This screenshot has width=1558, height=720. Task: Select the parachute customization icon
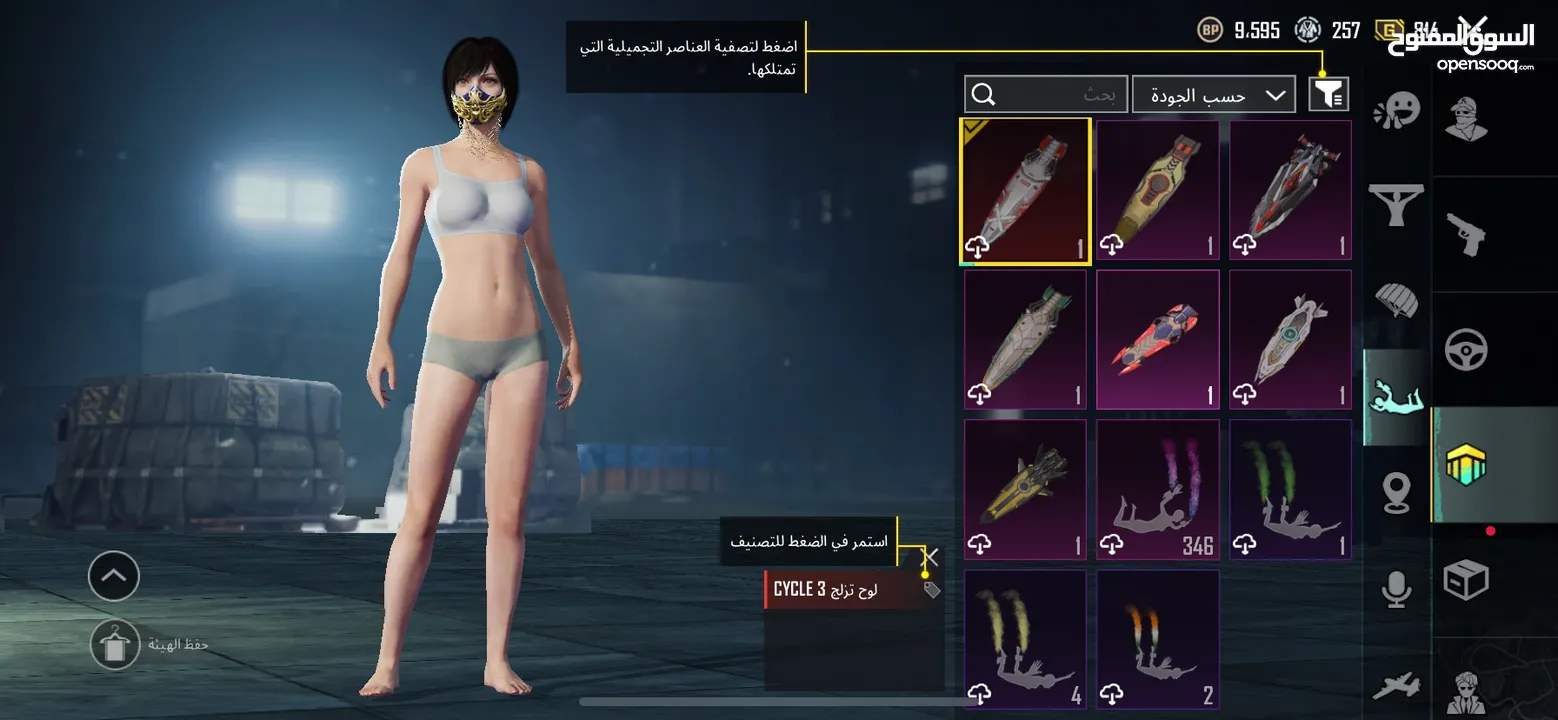pos(1397,300)
